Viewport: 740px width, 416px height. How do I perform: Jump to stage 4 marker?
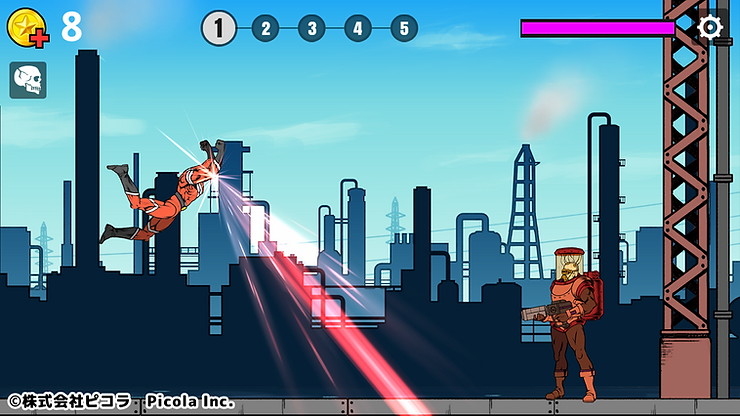[357, 28]
